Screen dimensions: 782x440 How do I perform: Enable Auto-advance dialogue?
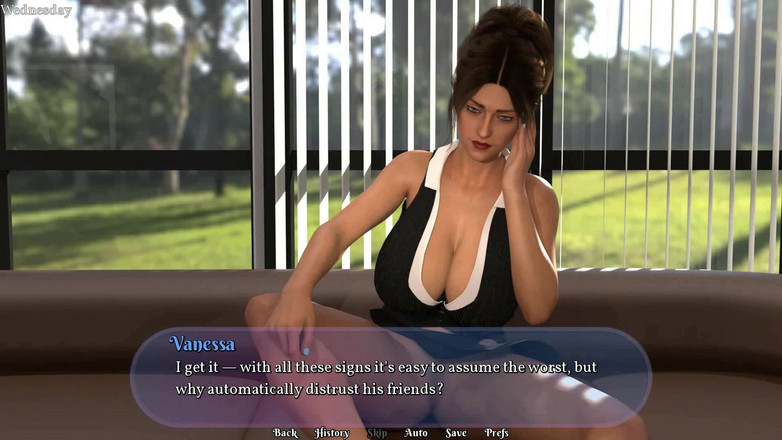416,433
